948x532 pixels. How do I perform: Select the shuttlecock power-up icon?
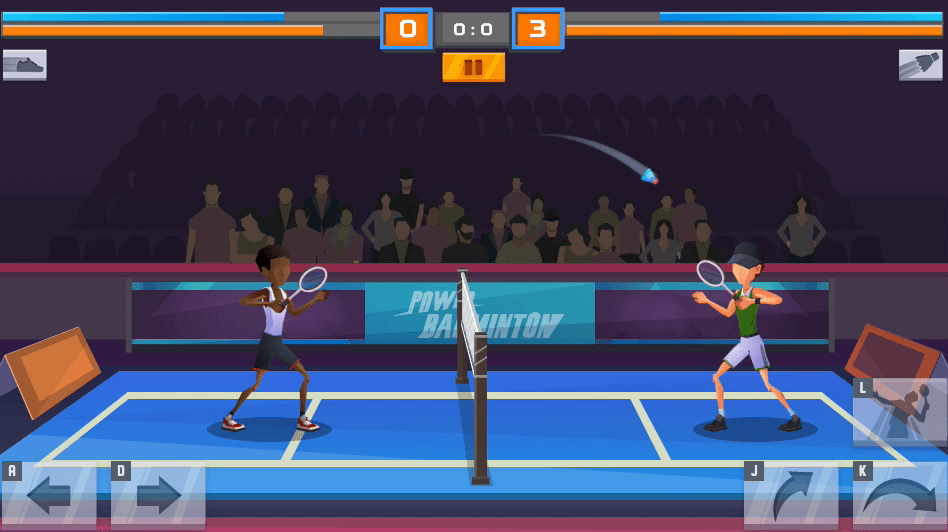[x=920, y=65]
